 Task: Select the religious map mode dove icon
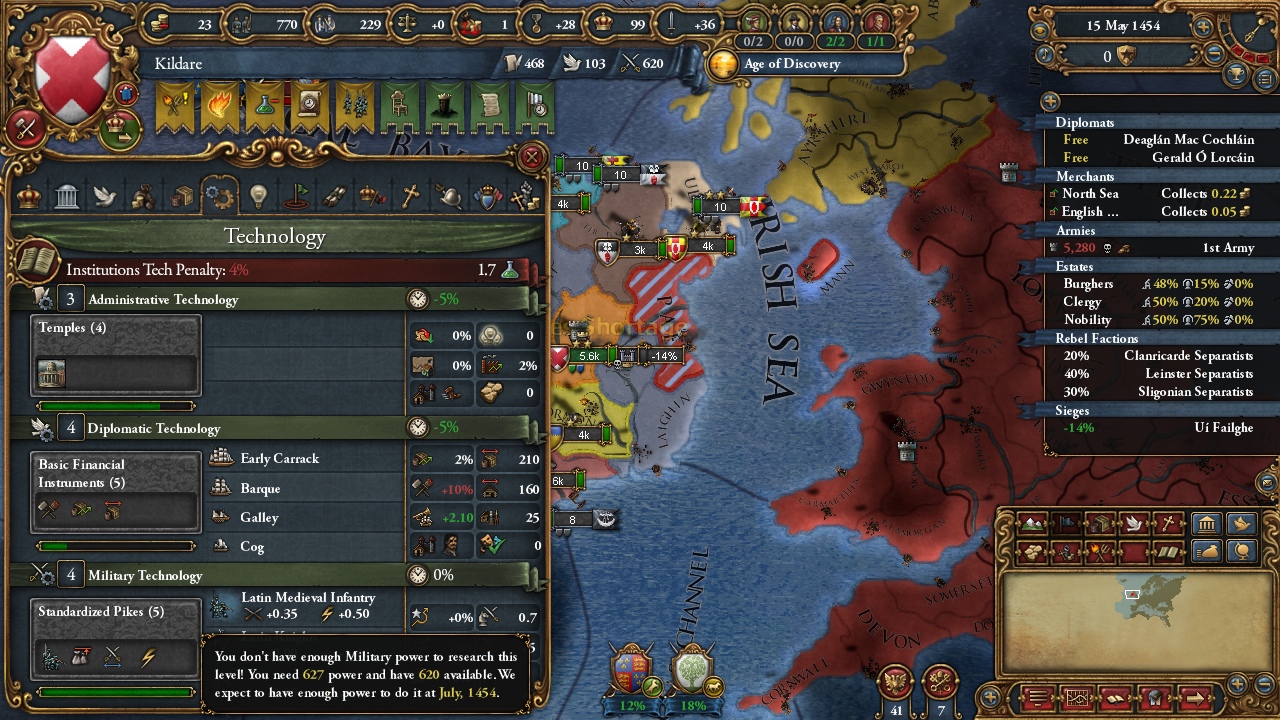[1132, 522]
